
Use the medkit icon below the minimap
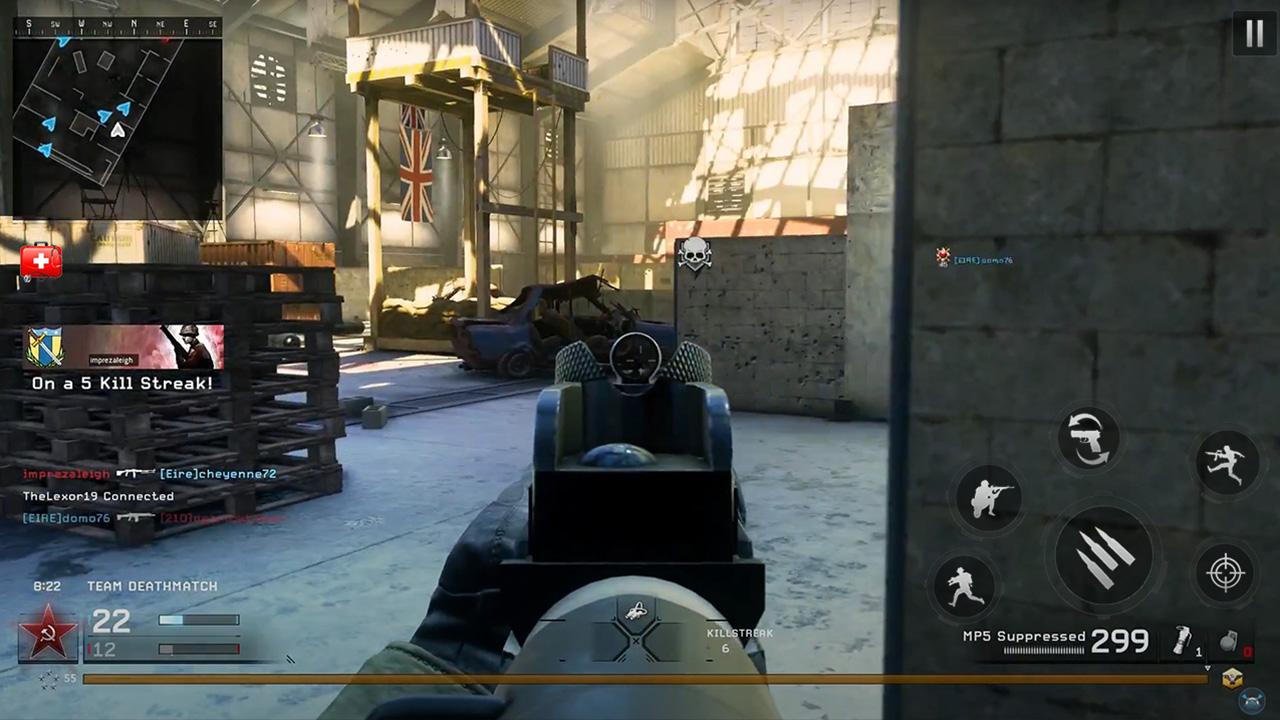pos(39,261)
